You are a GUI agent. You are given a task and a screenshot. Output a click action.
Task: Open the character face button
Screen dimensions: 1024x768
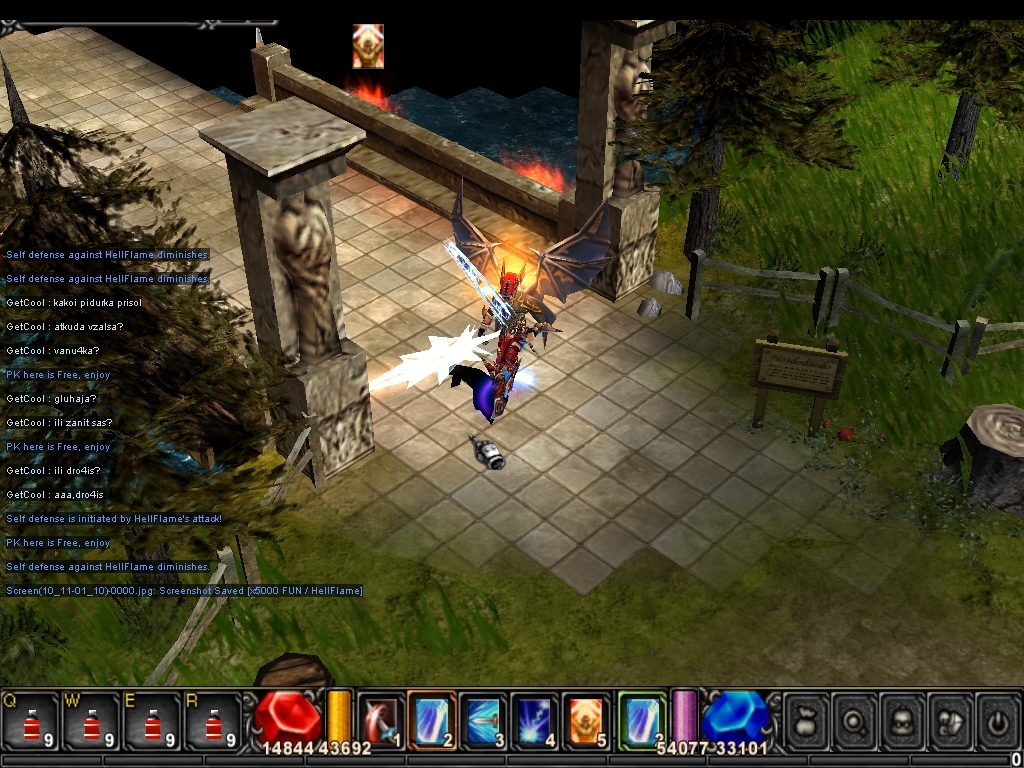[x=903, y=720]
